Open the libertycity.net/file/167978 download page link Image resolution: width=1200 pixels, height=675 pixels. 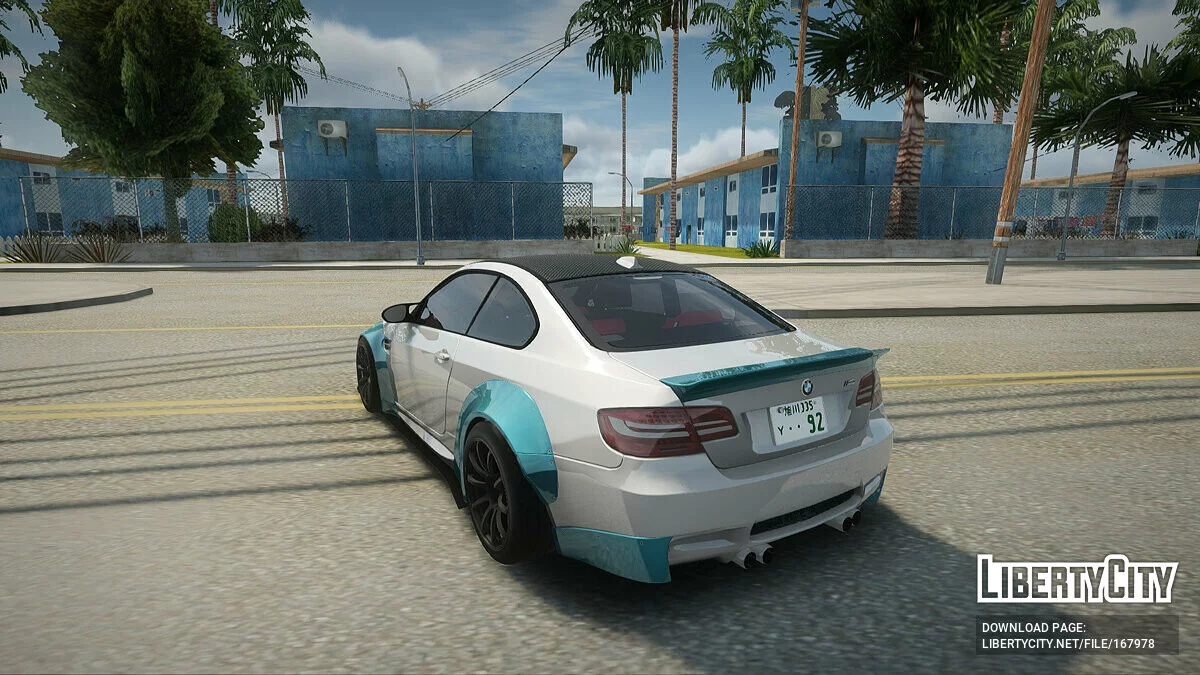(x=1068, y=644)
